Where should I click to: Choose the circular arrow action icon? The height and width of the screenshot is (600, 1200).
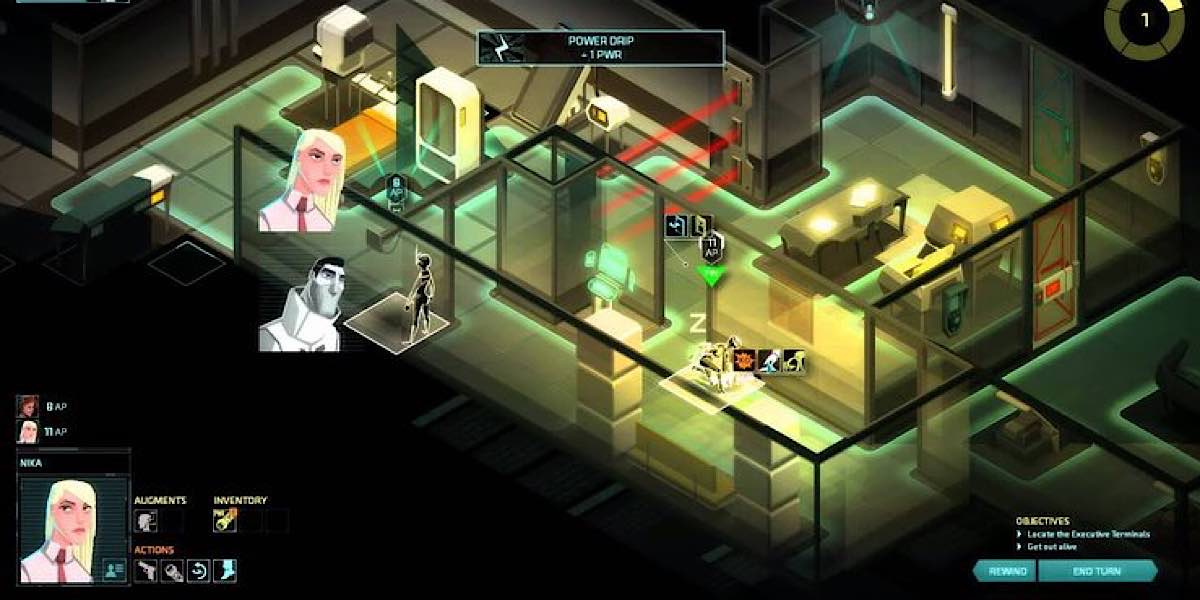pos(199,571)
